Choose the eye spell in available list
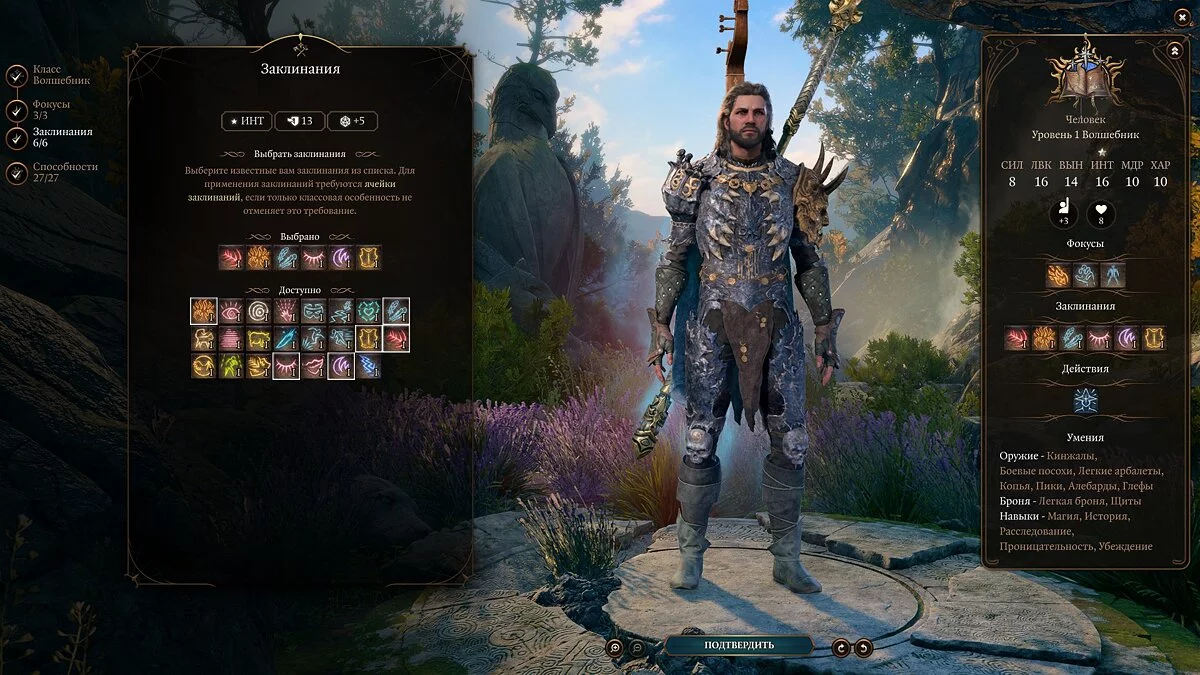 coord(231,312)
